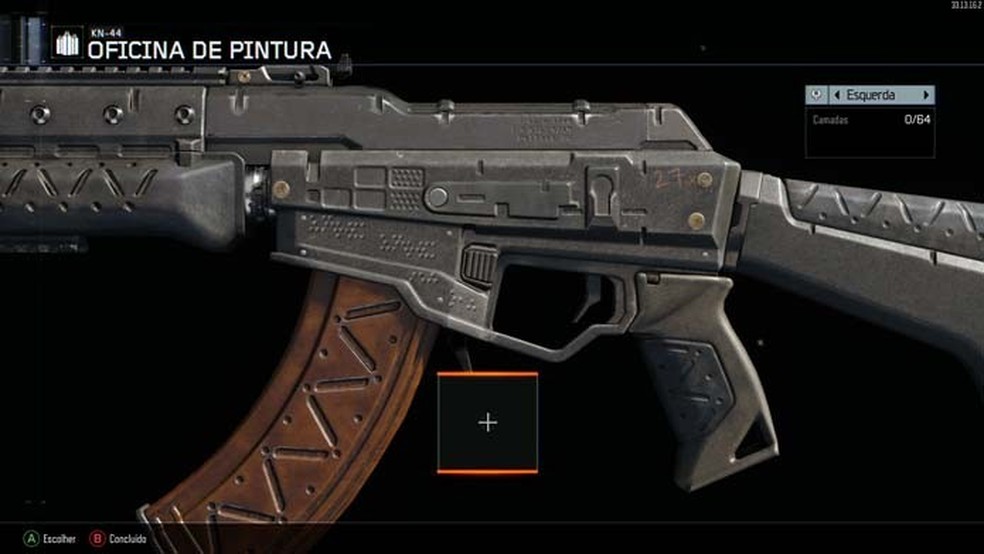This screenshot has height=554, width=984.
Task: Add a new paint layer with the plus slot
Action: 487,422
